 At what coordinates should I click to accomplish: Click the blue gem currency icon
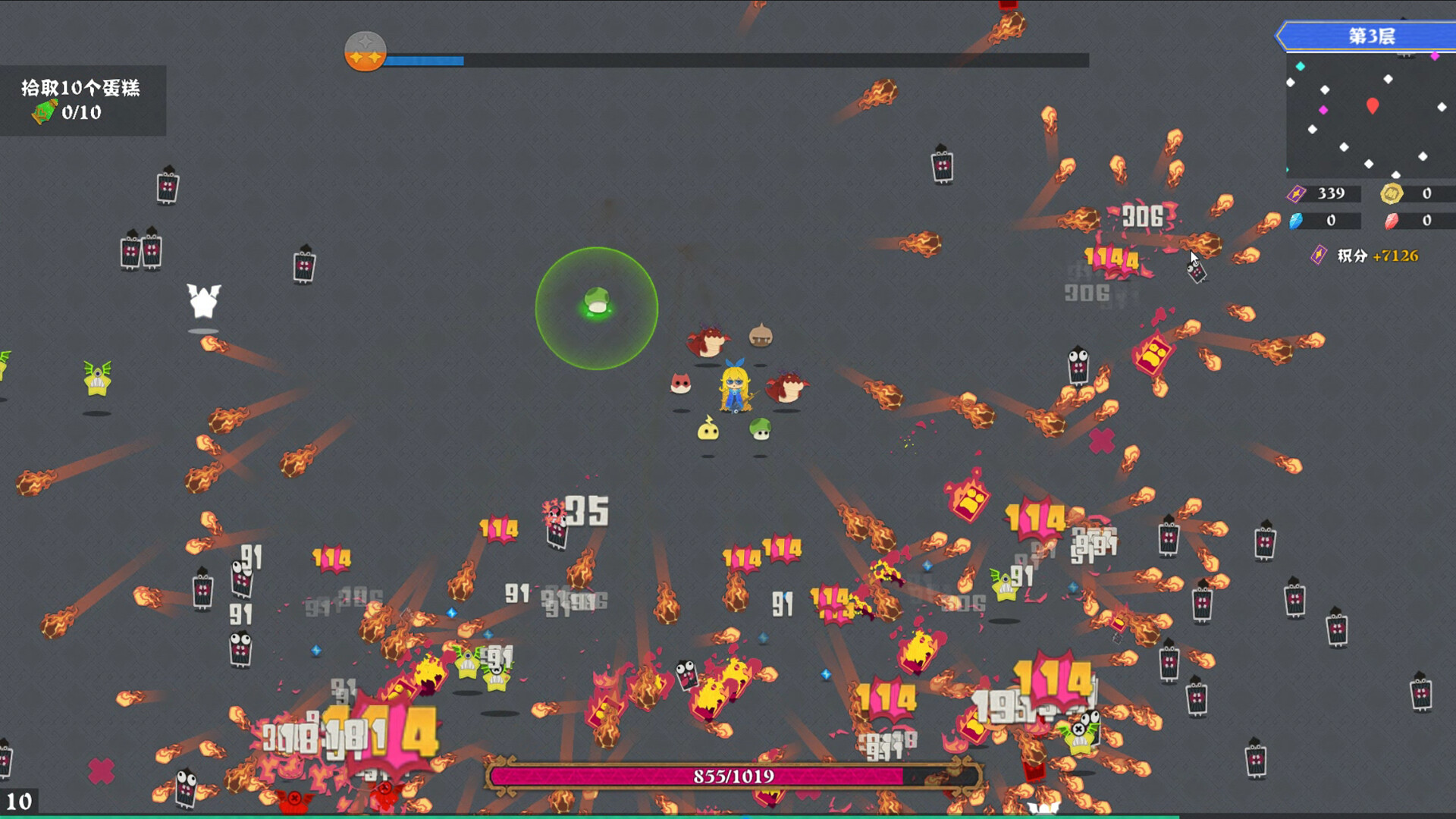coord(1295,222)
